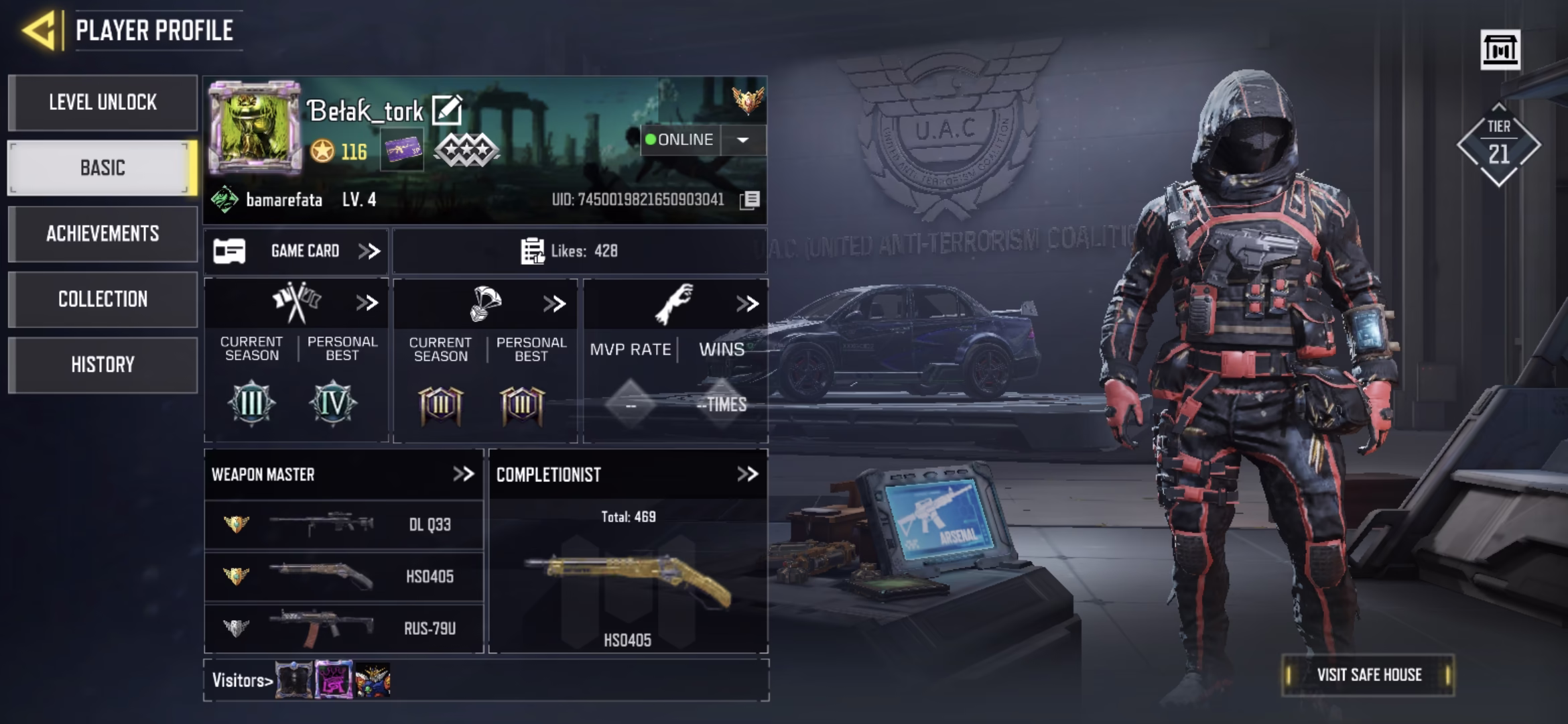Edit the player name Belak_tork

446,110
